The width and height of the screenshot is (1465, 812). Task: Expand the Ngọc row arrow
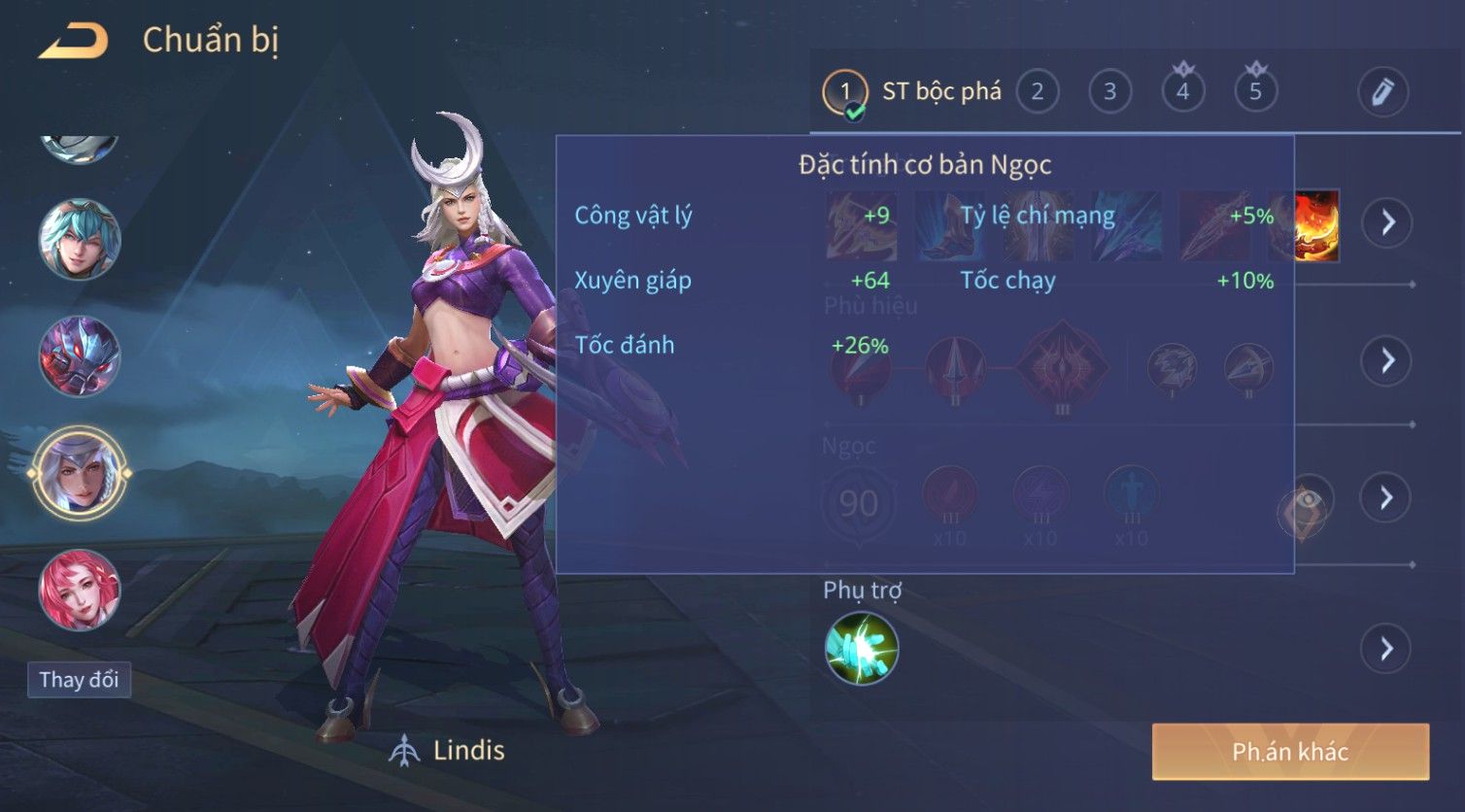click(1387, 497)
